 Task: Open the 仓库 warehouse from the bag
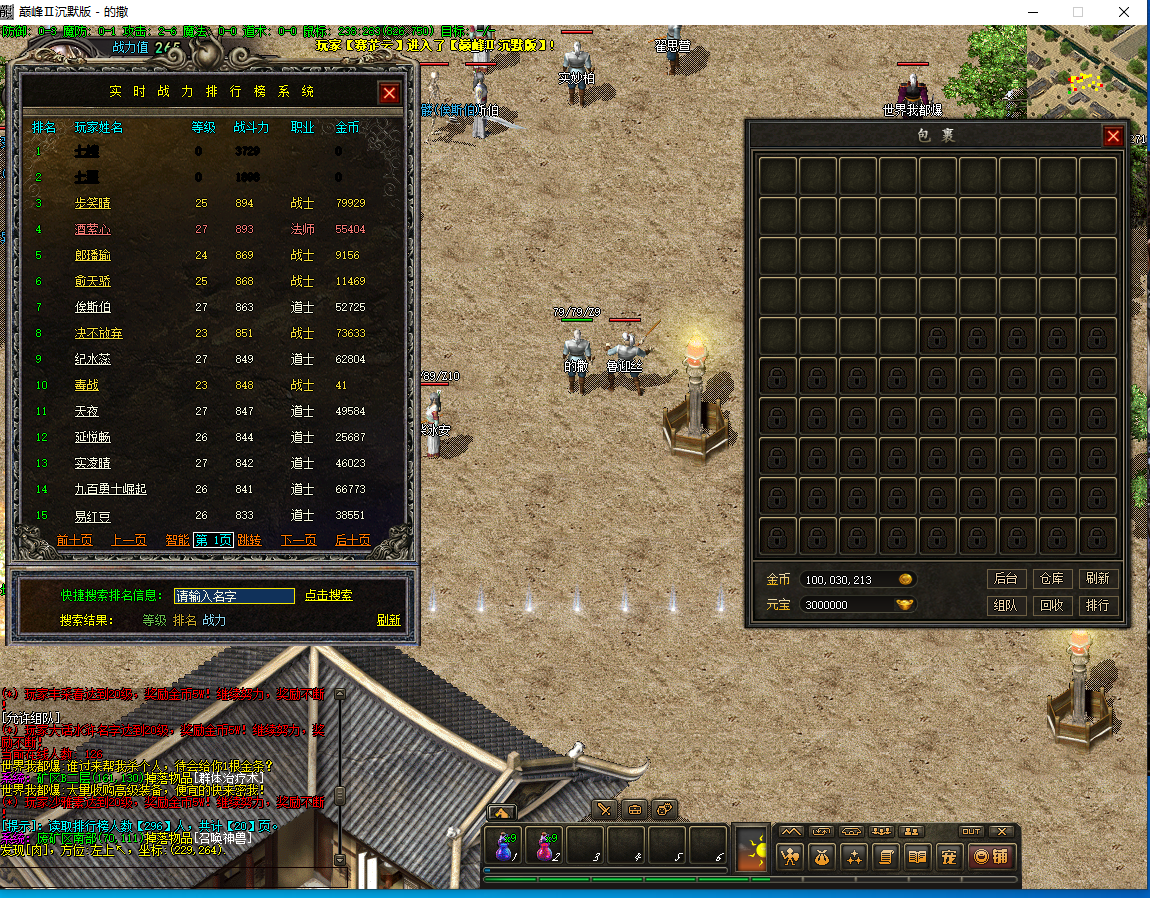(1051, 579)
